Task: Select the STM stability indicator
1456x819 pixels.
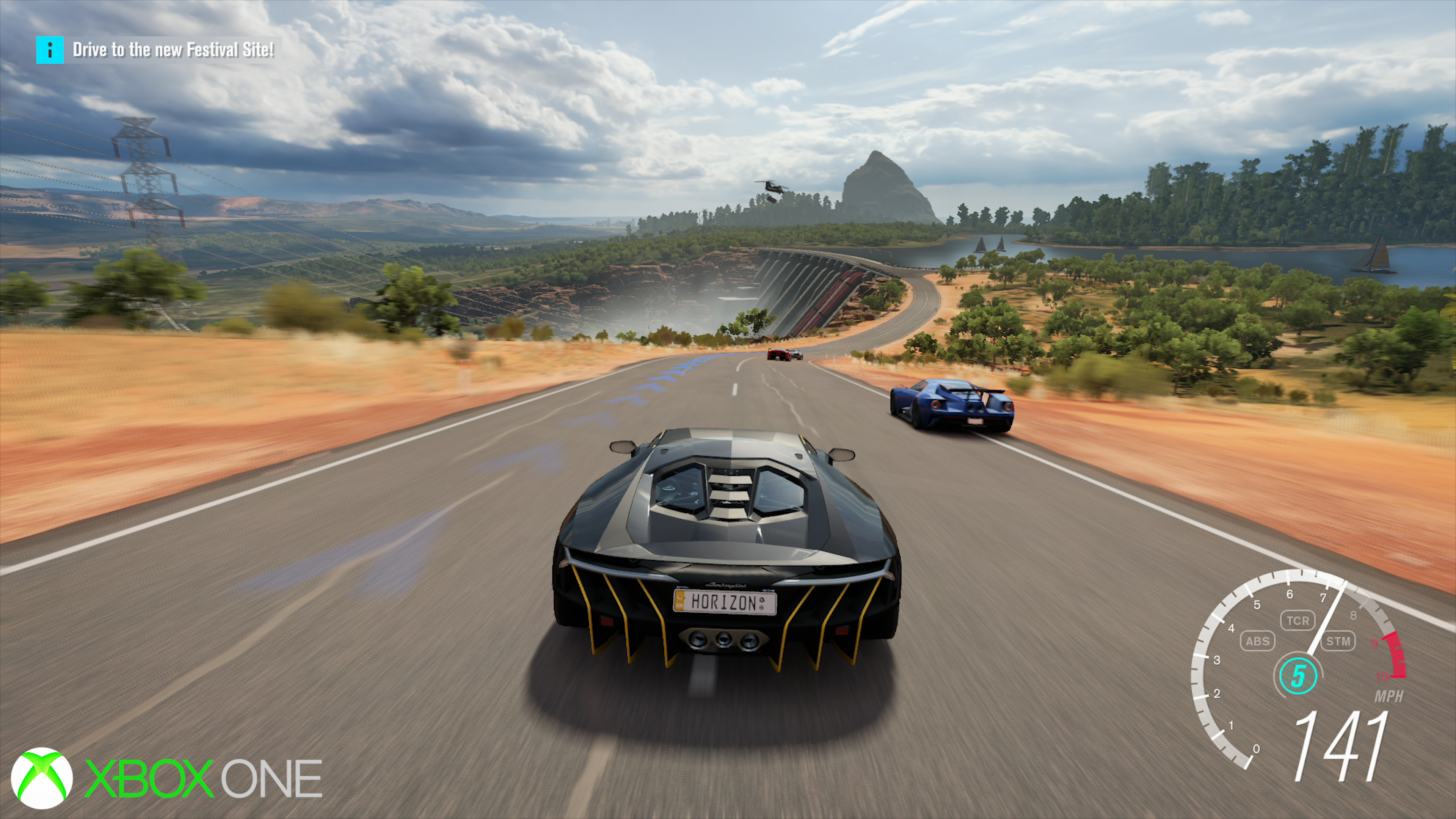Action: tap(1338, 641)
